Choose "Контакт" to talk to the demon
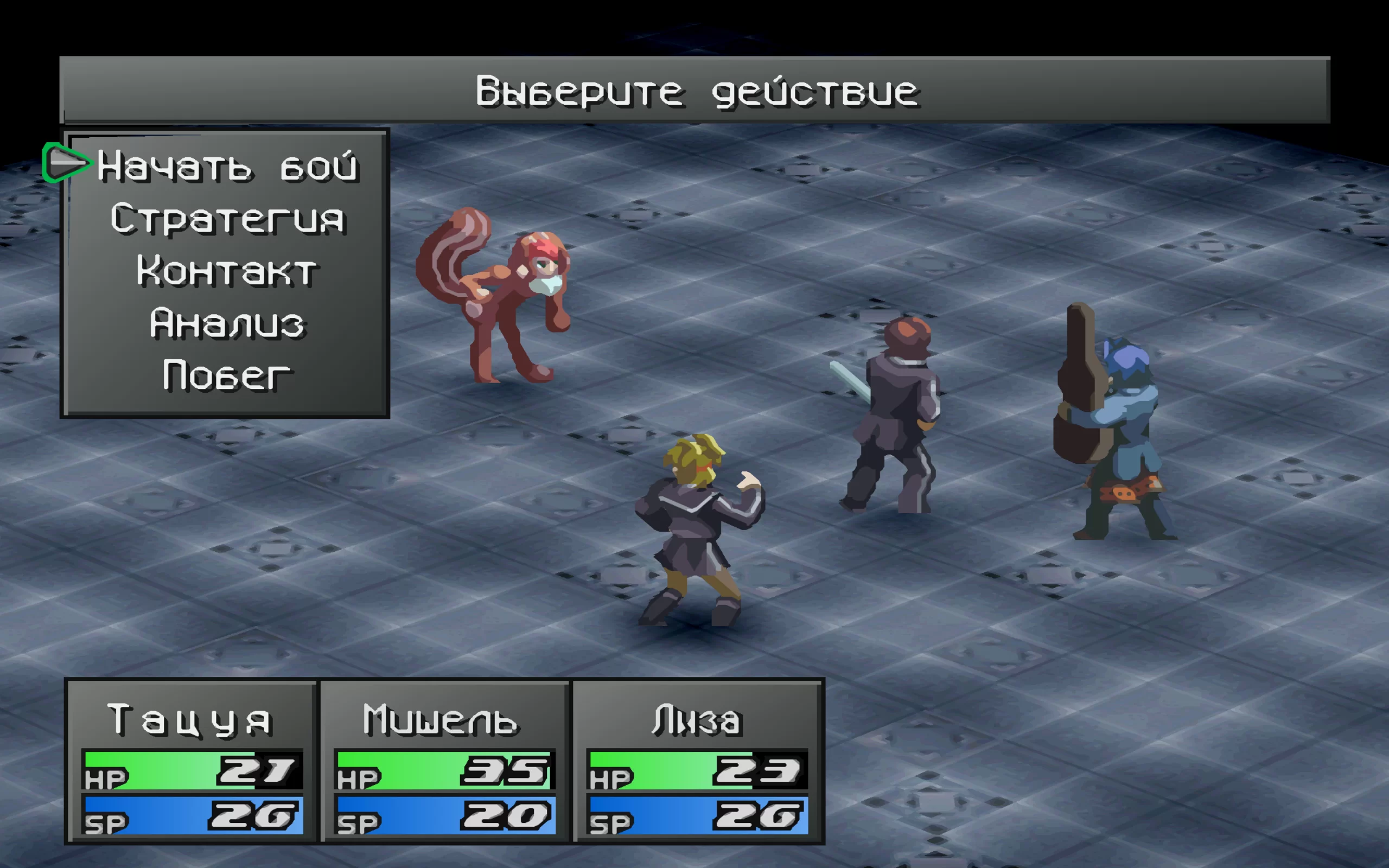 tap(227, 271)
